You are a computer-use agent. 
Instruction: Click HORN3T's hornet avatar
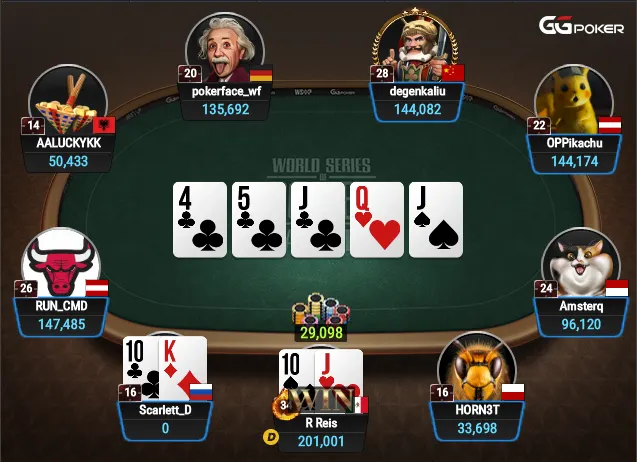click(476, 368)
